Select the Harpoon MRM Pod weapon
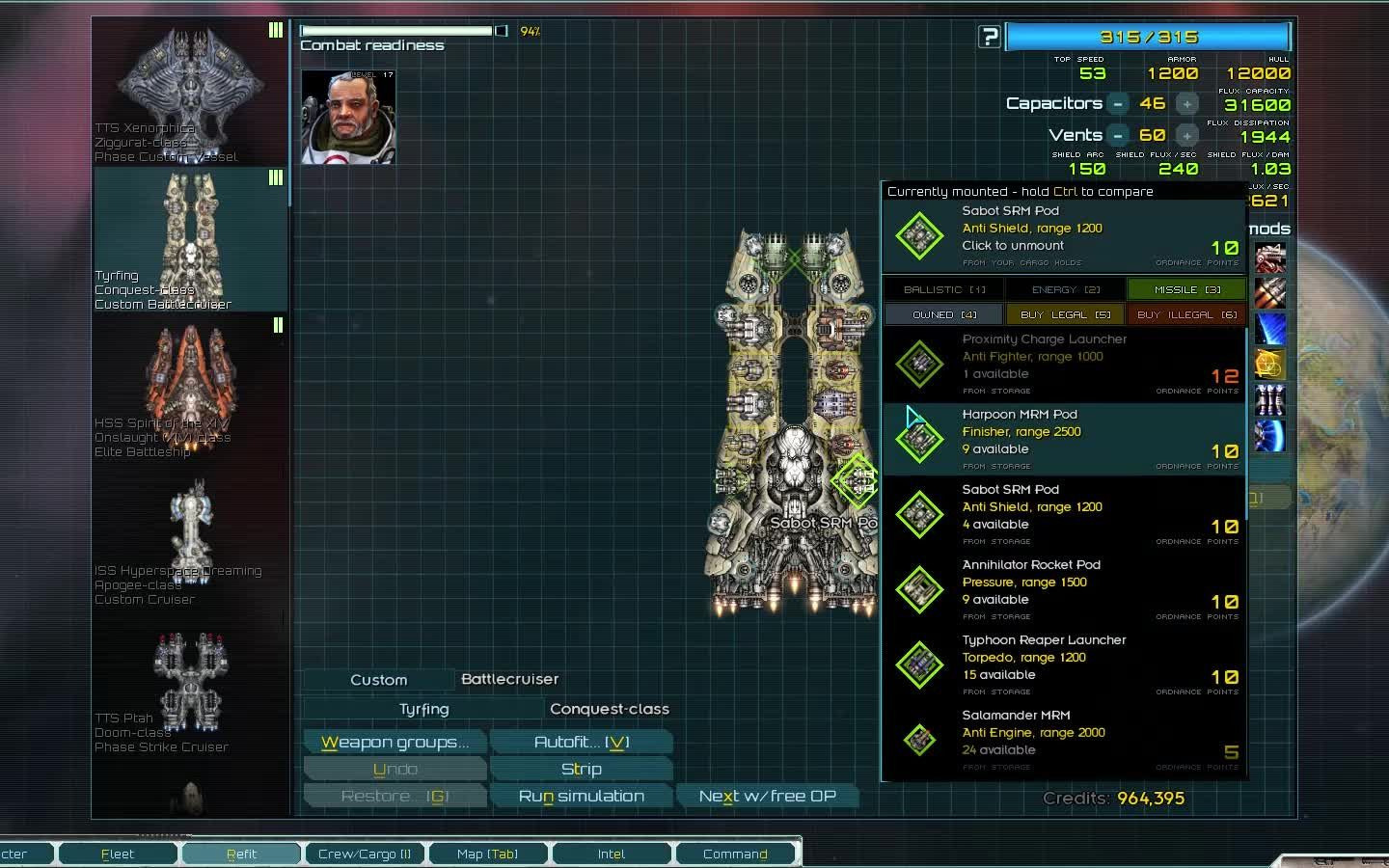1389x868 pixels. pos(1061,439)
